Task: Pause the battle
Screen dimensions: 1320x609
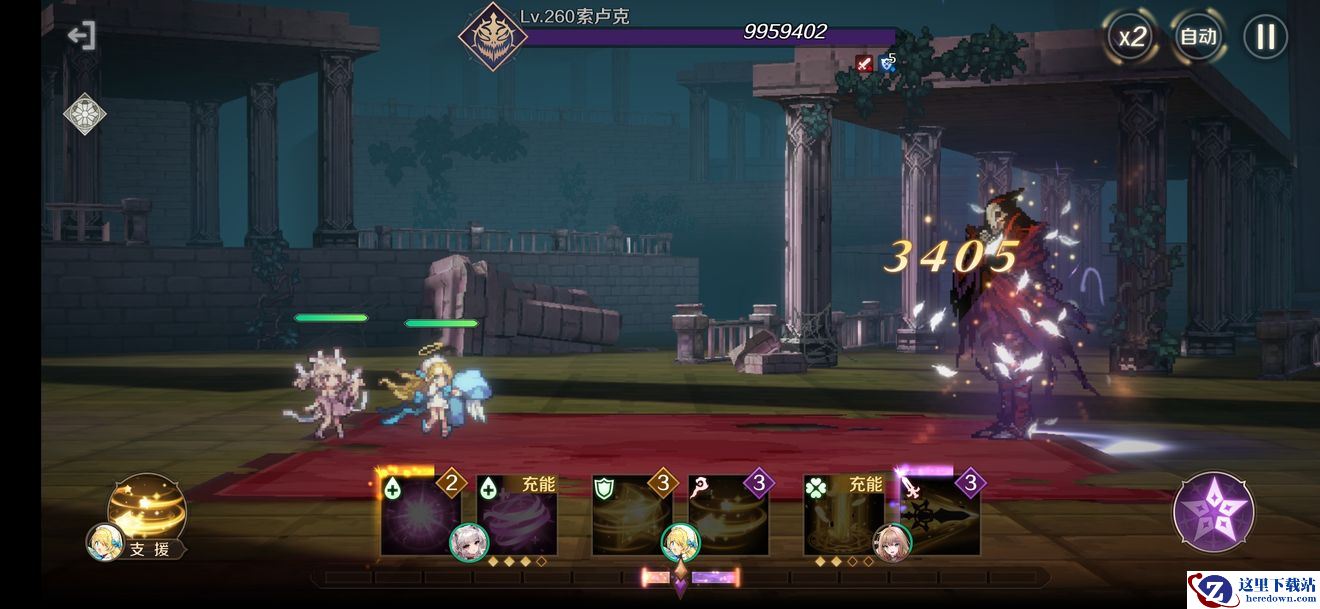Action: tap(1265, 38)
